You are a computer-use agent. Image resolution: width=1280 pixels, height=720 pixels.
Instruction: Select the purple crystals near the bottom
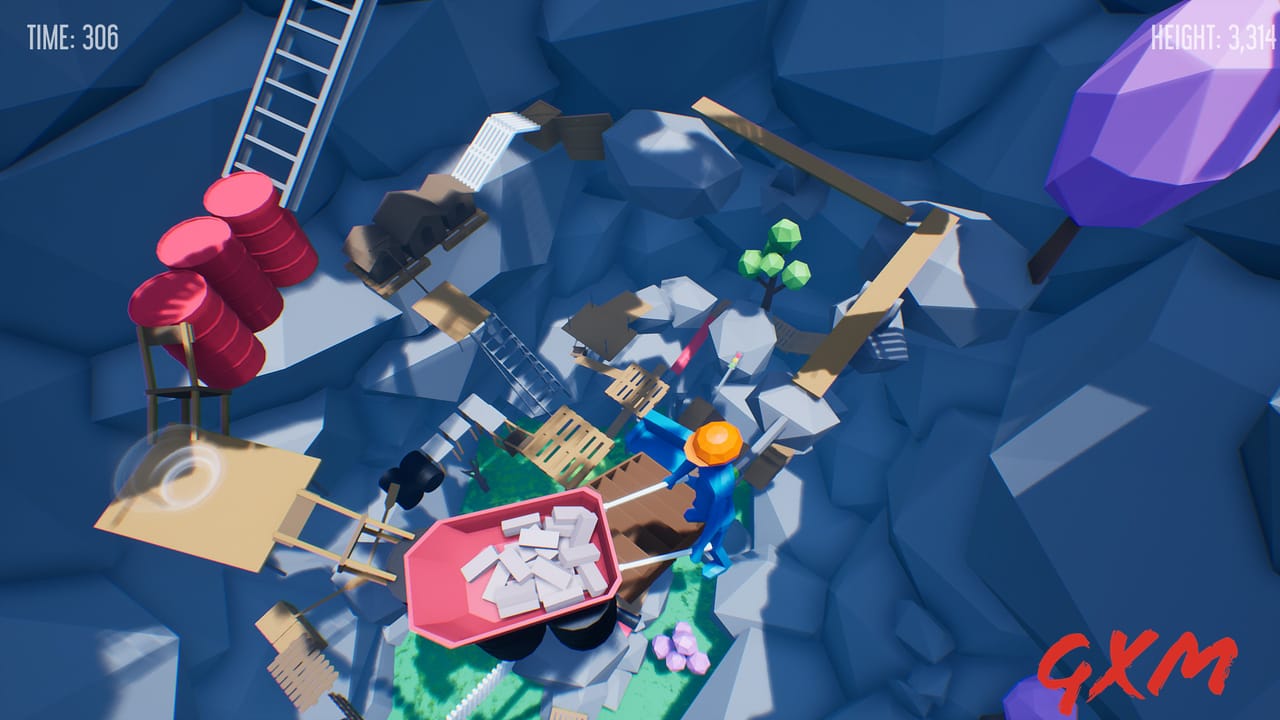[681, 650]
